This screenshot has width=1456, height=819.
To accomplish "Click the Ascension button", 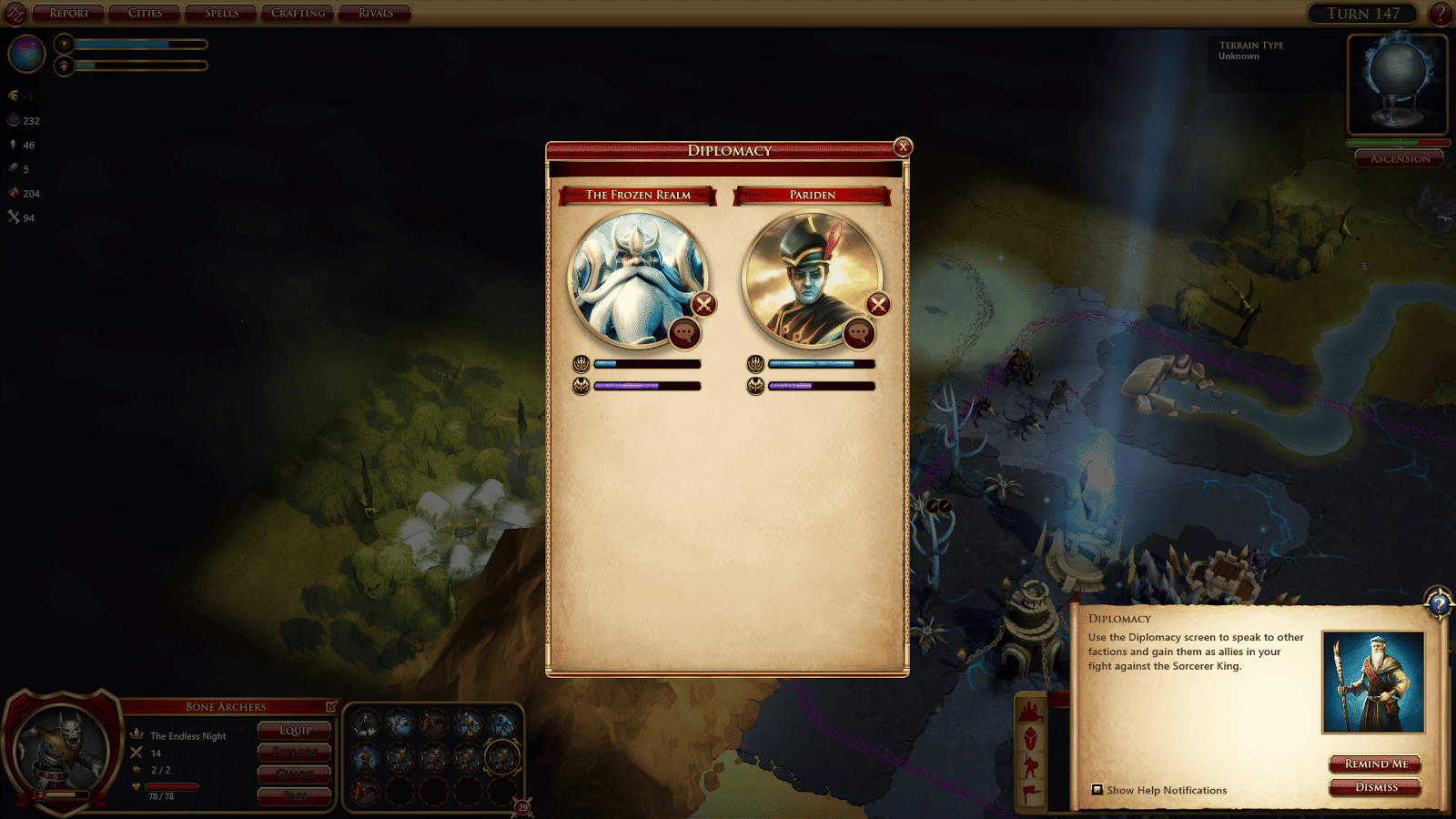I will (1400, 158).
